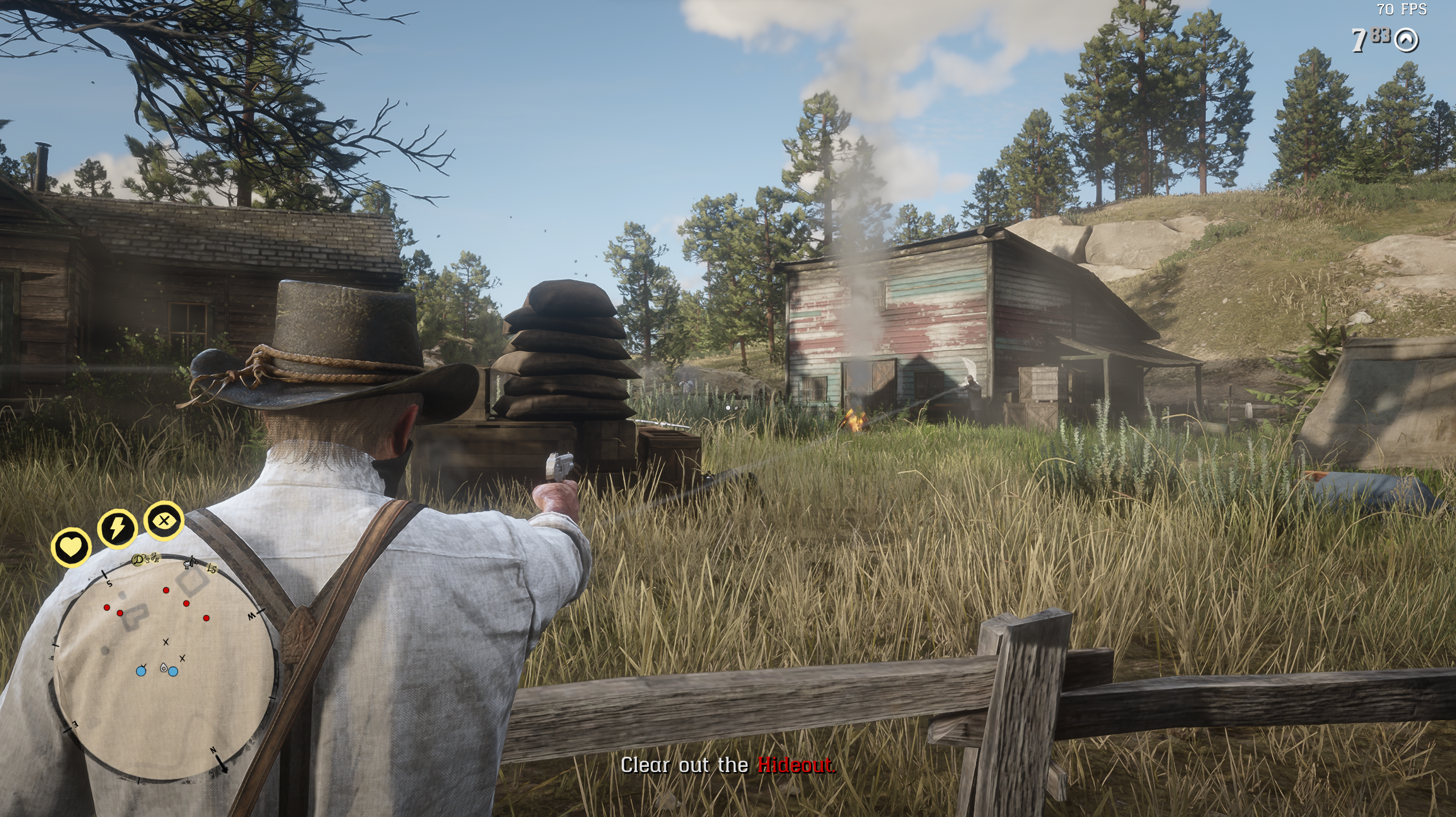Activate the Dead Eye core icon

tap(164, 520)
